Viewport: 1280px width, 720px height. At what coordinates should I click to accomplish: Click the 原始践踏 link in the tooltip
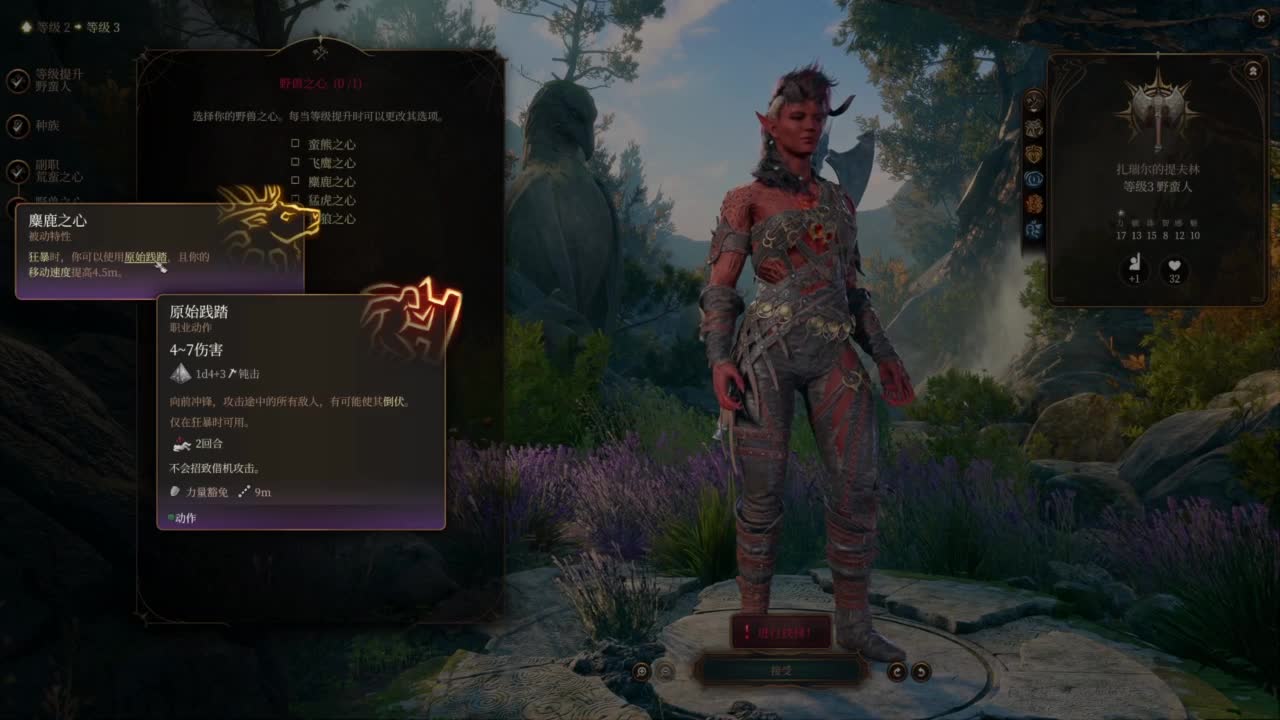pos(146,257)
